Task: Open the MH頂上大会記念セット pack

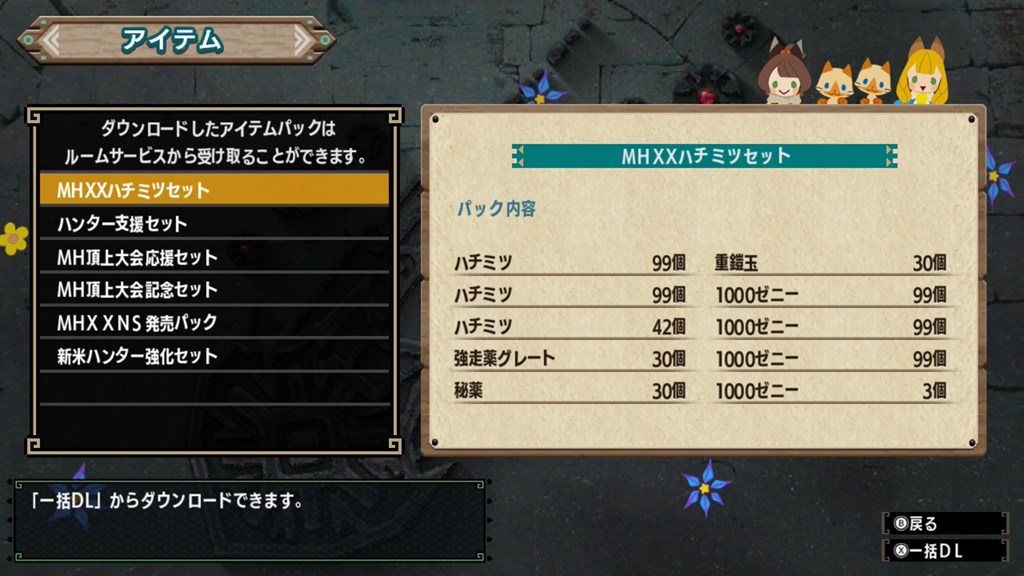Action: pos(214,290)
